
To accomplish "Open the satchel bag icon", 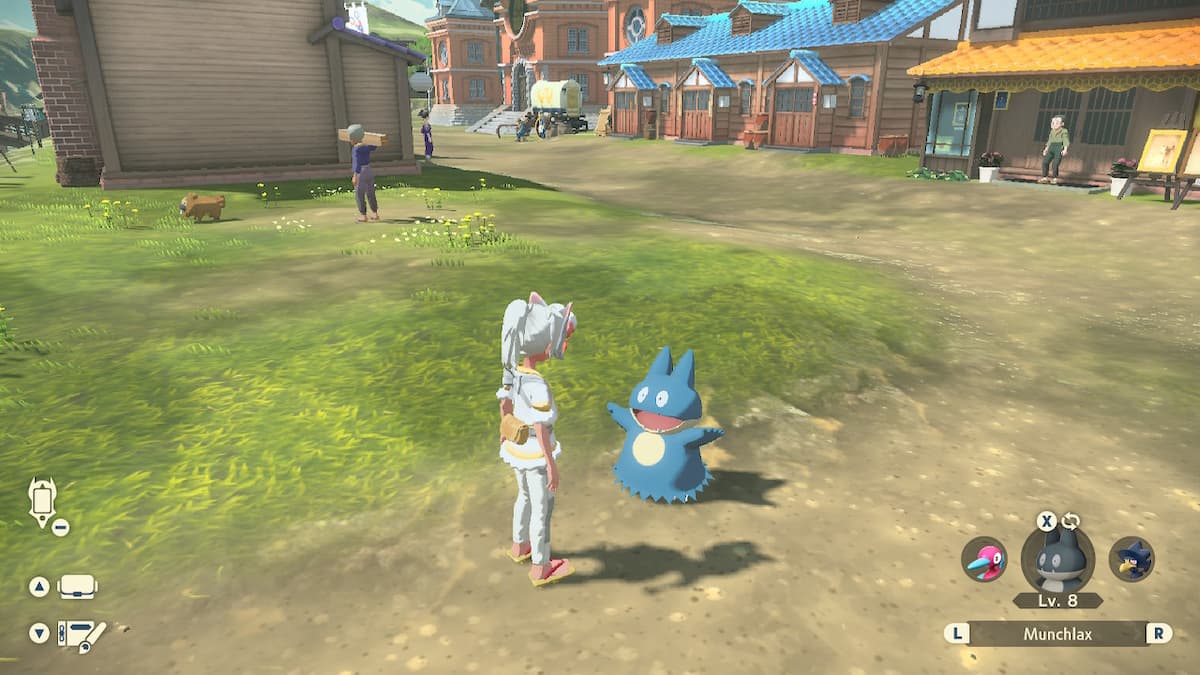I will pyautogui.click(x=77, y=587).
